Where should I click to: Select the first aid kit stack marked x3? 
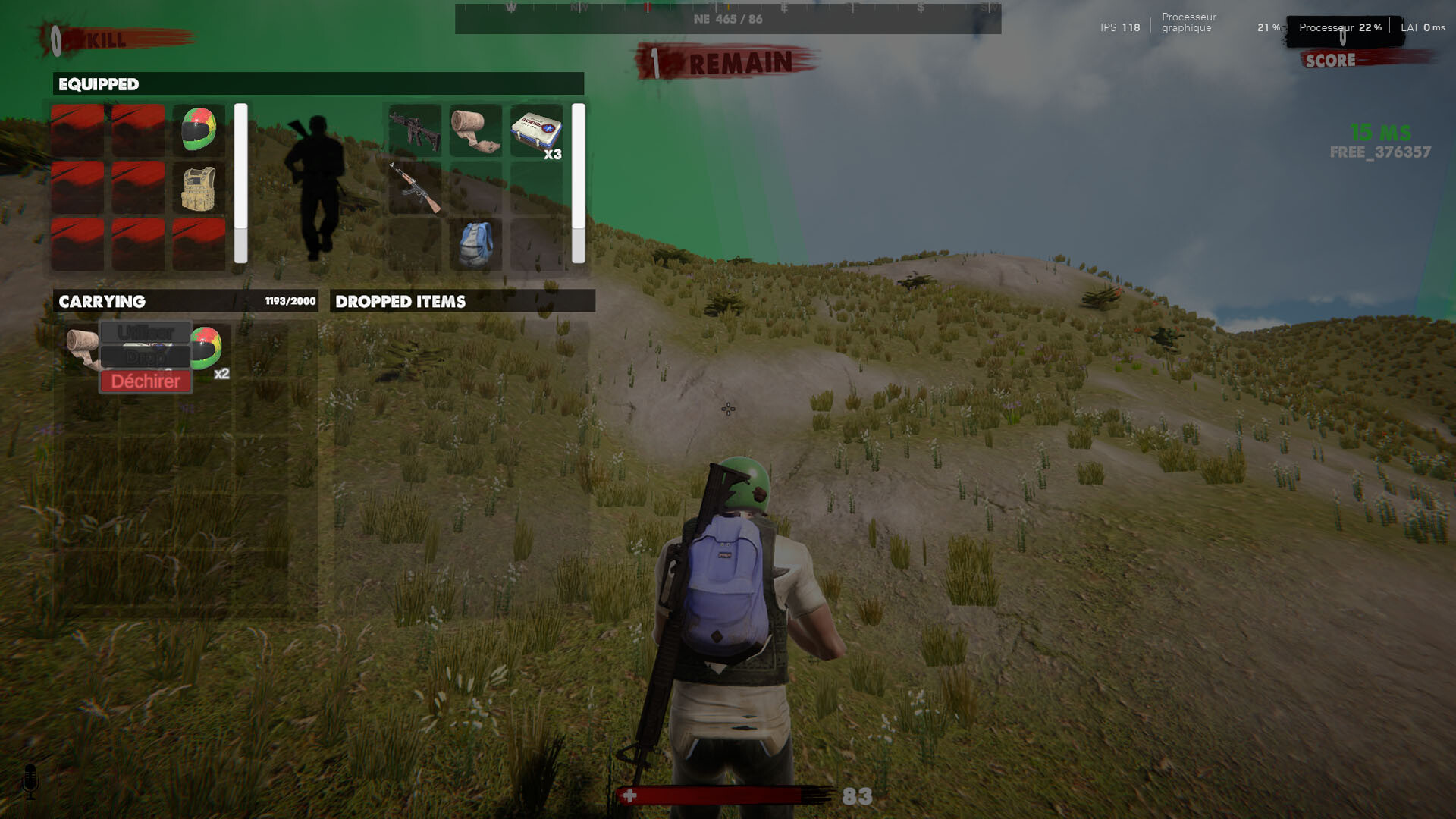534,131
